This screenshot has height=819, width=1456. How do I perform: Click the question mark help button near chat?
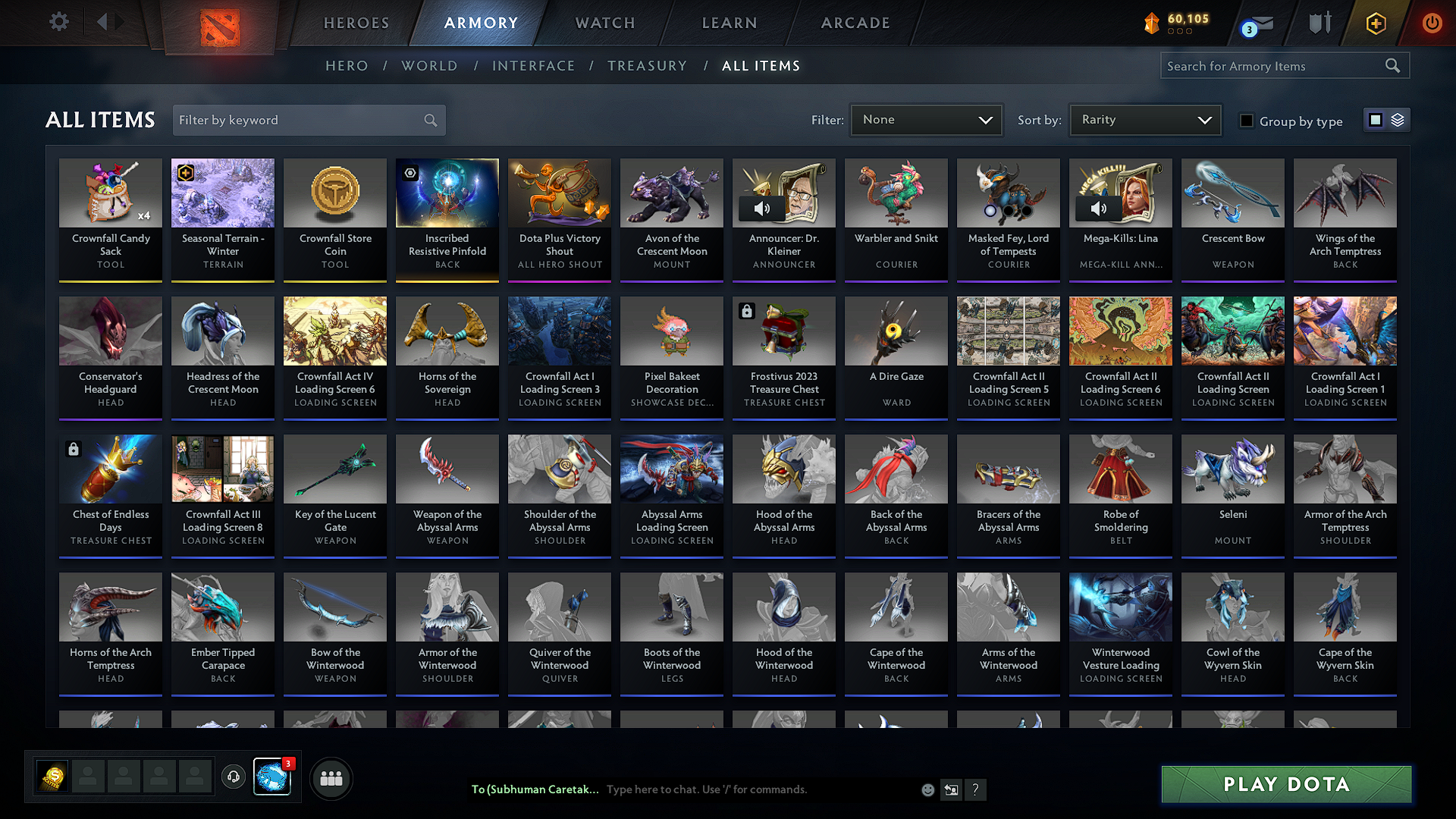click(976, 789)
